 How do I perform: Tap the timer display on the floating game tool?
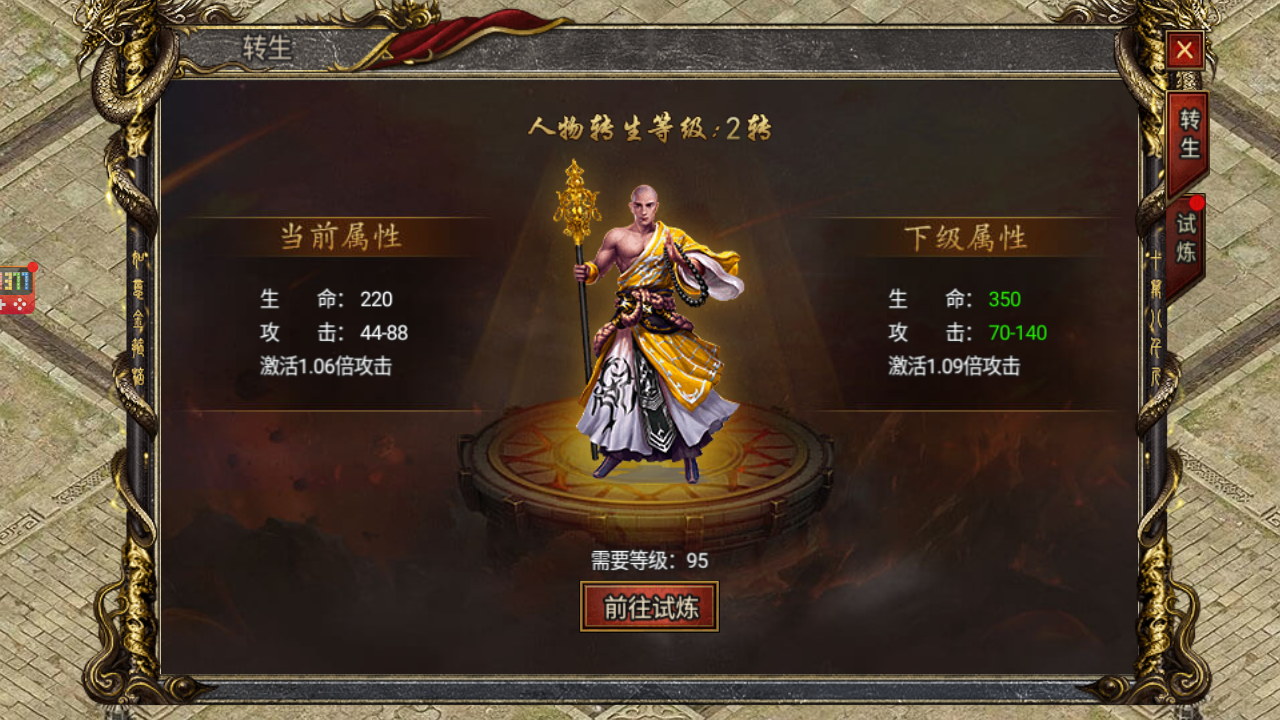[13, 280]
